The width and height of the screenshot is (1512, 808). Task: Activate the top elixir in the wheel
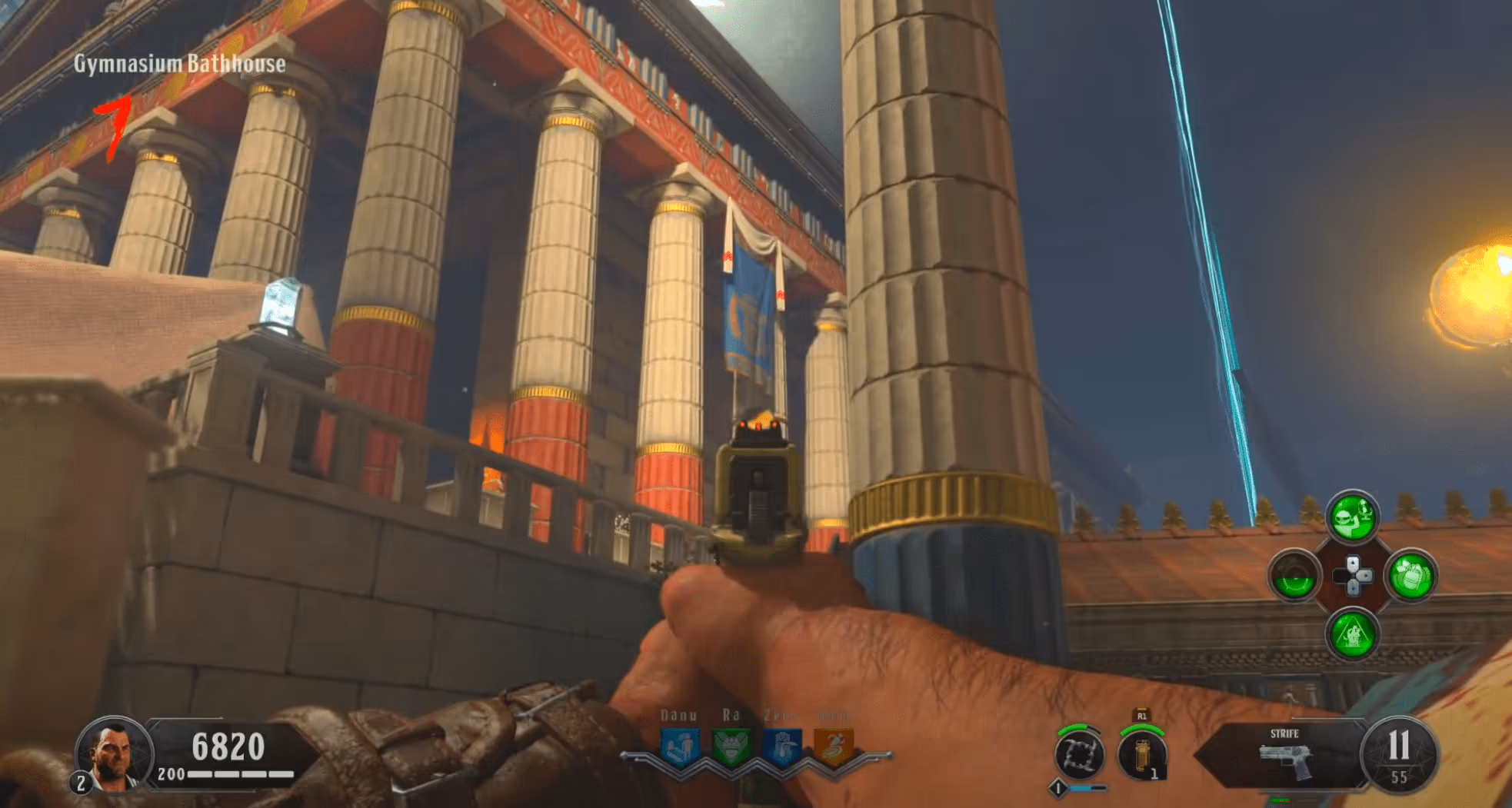[1352, 516]
